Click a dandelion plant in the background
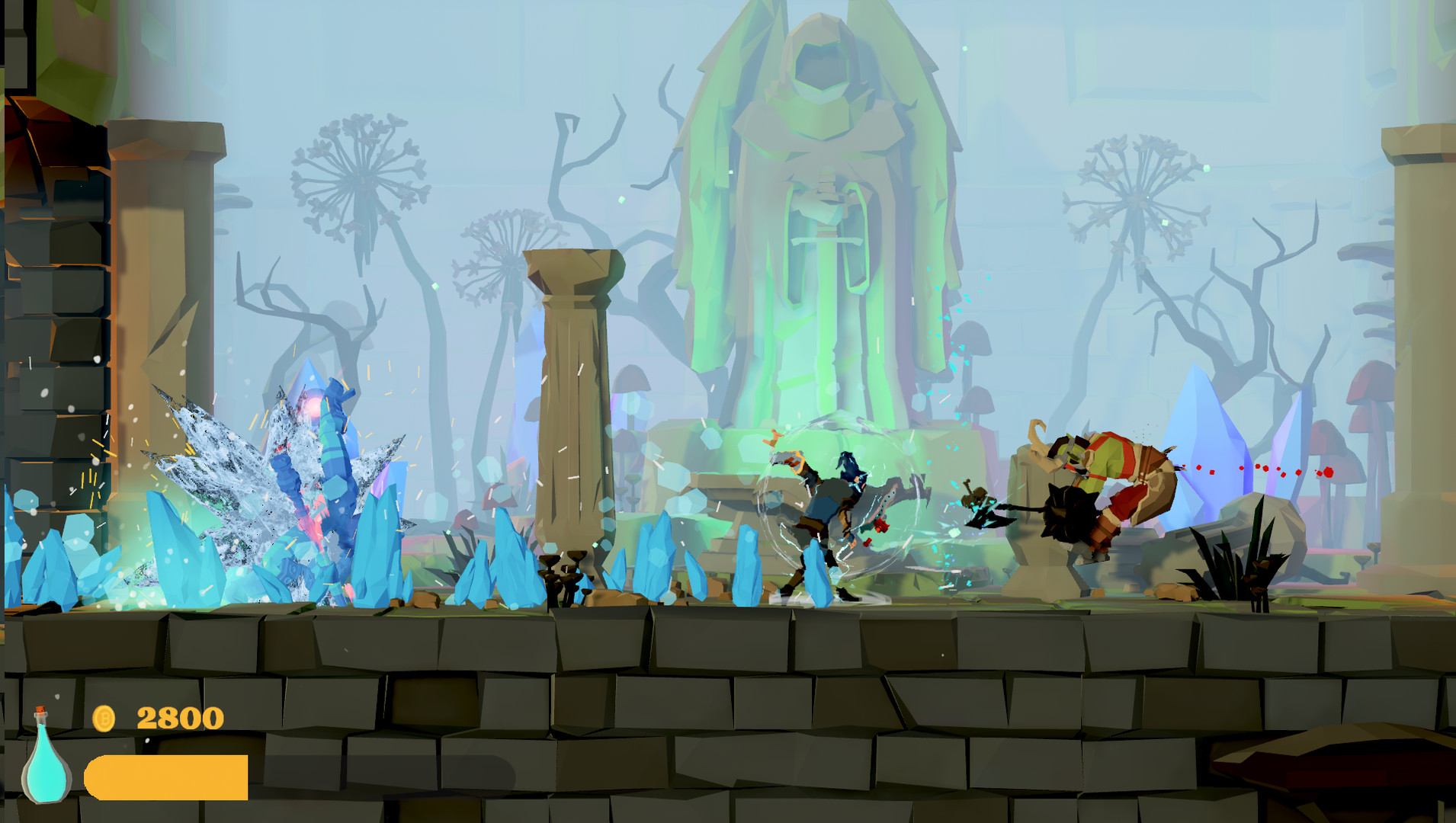Image resolution: width=1456 pixels, height=823 pixels. point(358,175)
